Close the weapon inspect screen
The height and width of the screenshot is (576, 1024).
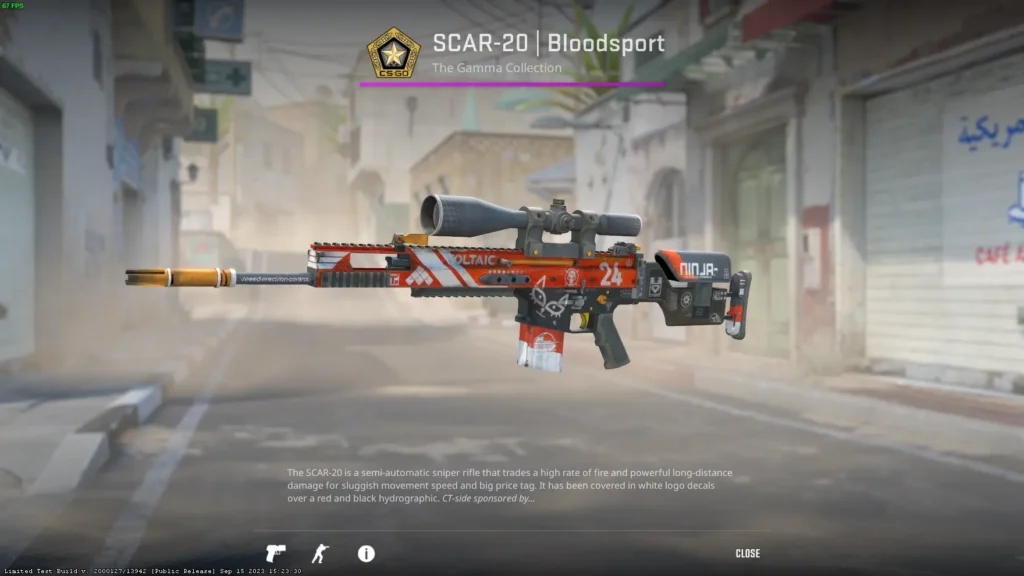click(747, 554)
